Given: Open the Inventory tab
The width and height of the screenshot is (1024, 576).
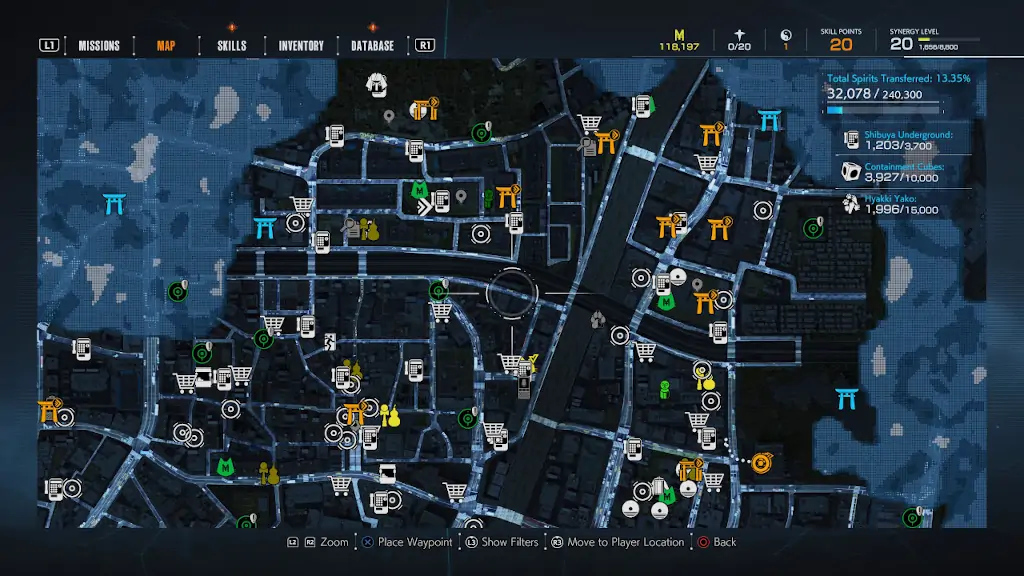Looking at the screenshot, I should pyautogui.click(x=301, y=46).
